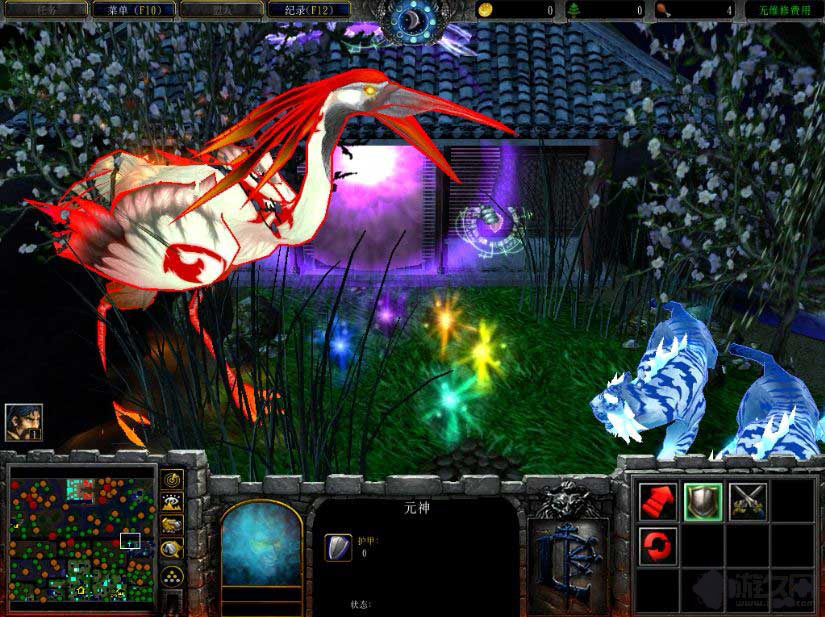Click the day-night clock indicator
825x617 pixels.
tap(412, 18)
